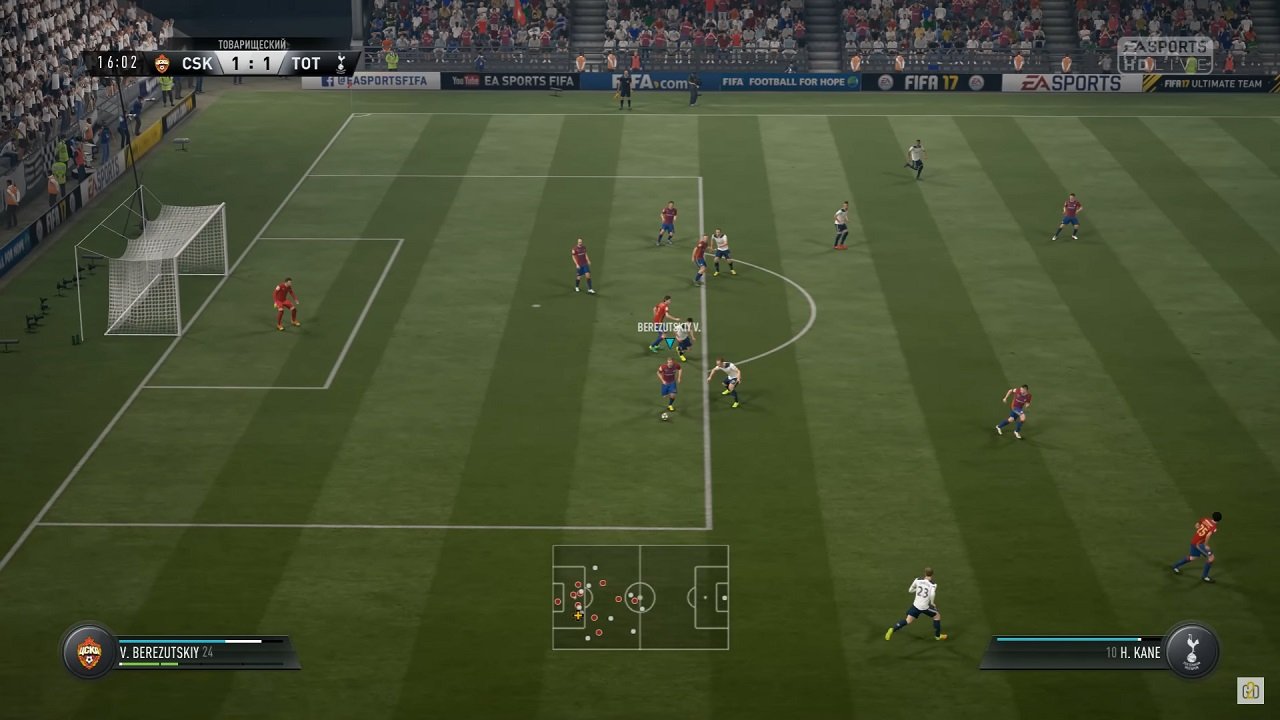Click the 16:02 match clock

click(115, 62)
